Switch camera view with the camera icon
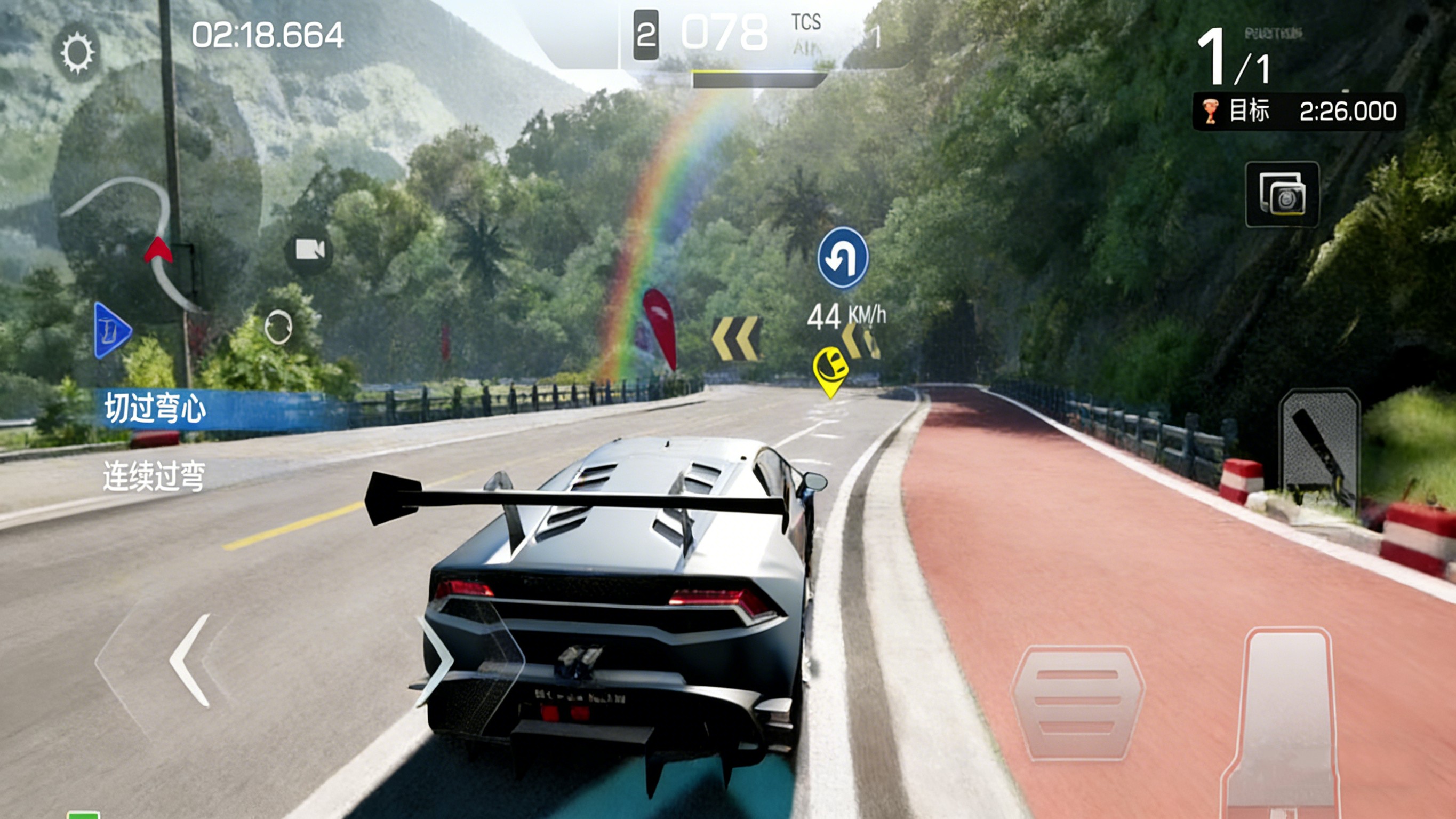1456x819 pixels. [x=309, y=249]
